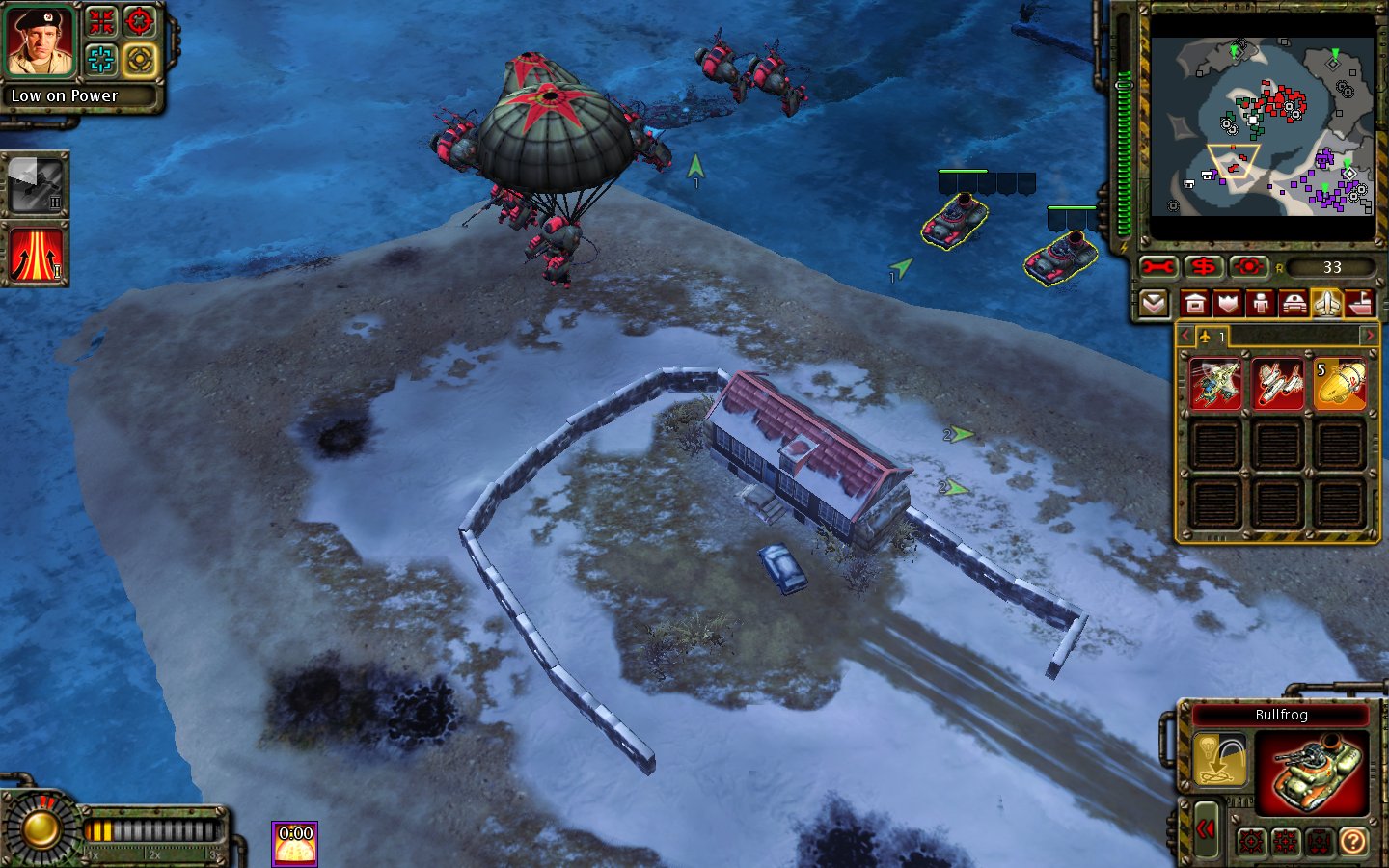Build a MiG fighter
The image size is (1389, 868).
[x=1277, y=384]
